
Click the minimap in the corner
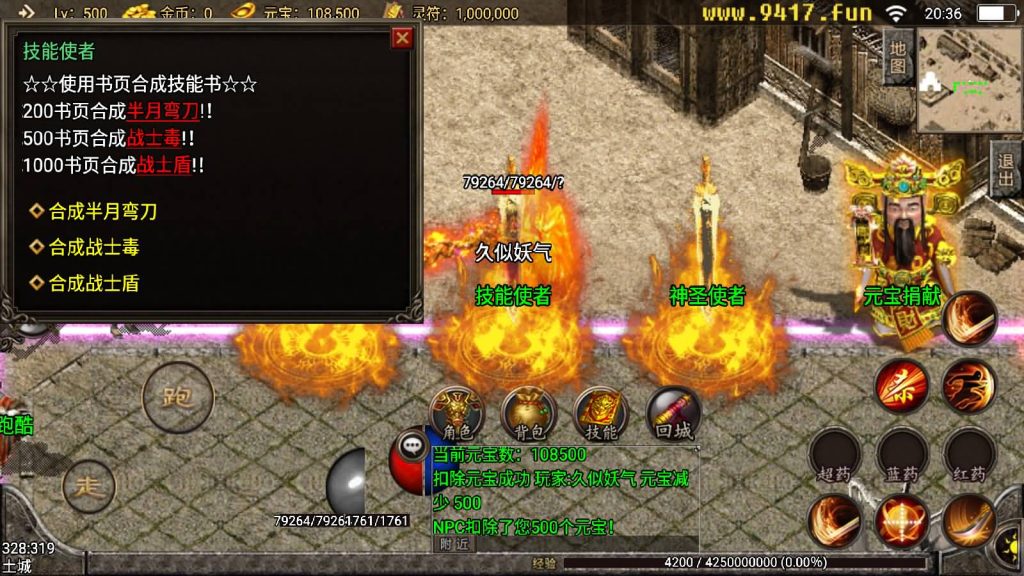(x=968, y=80)
